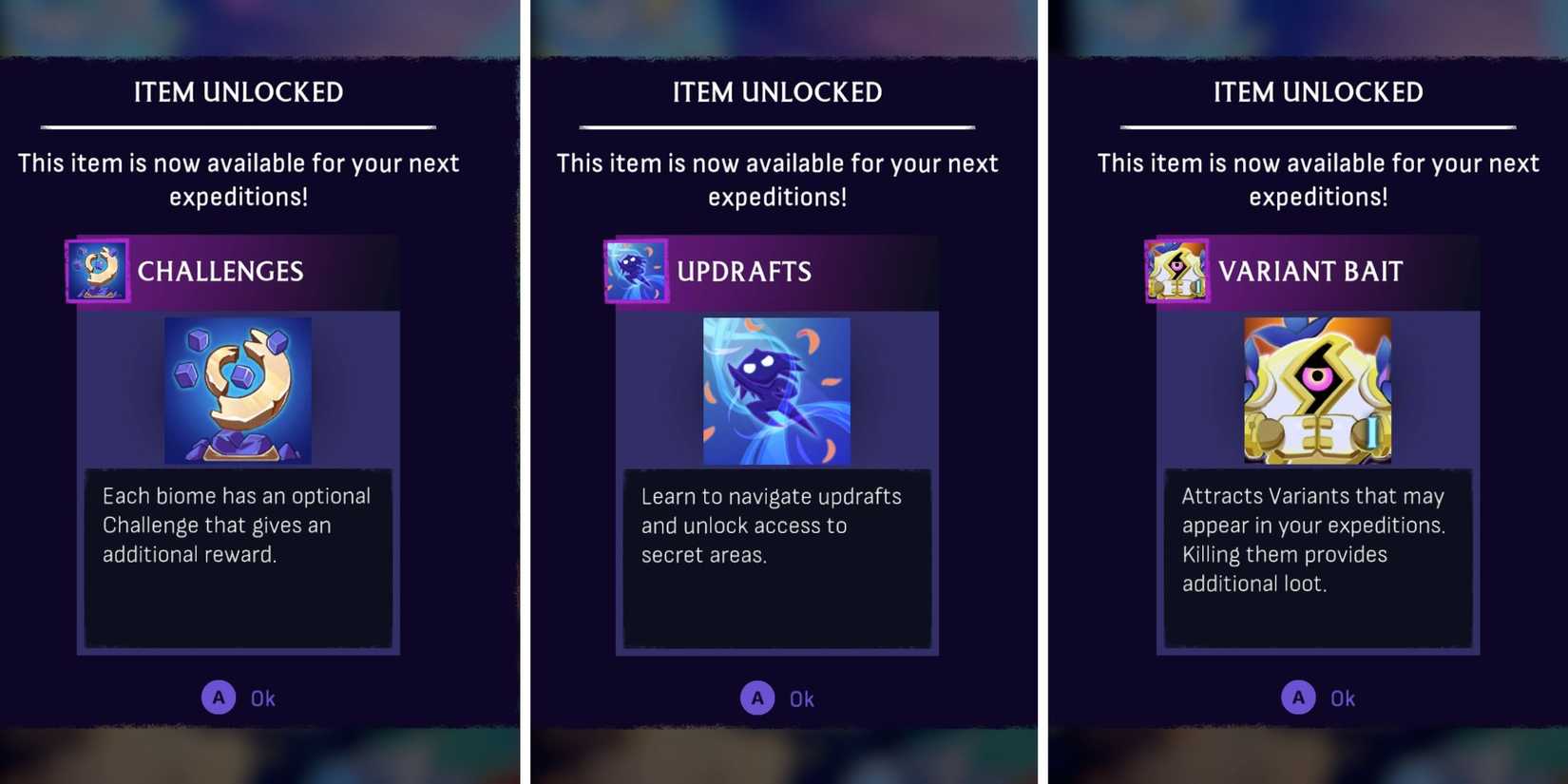Viewport: 1568px width, 784px height.
Task: Click the large Variant Bait item artwork
Action: (x=1318, y=390)
